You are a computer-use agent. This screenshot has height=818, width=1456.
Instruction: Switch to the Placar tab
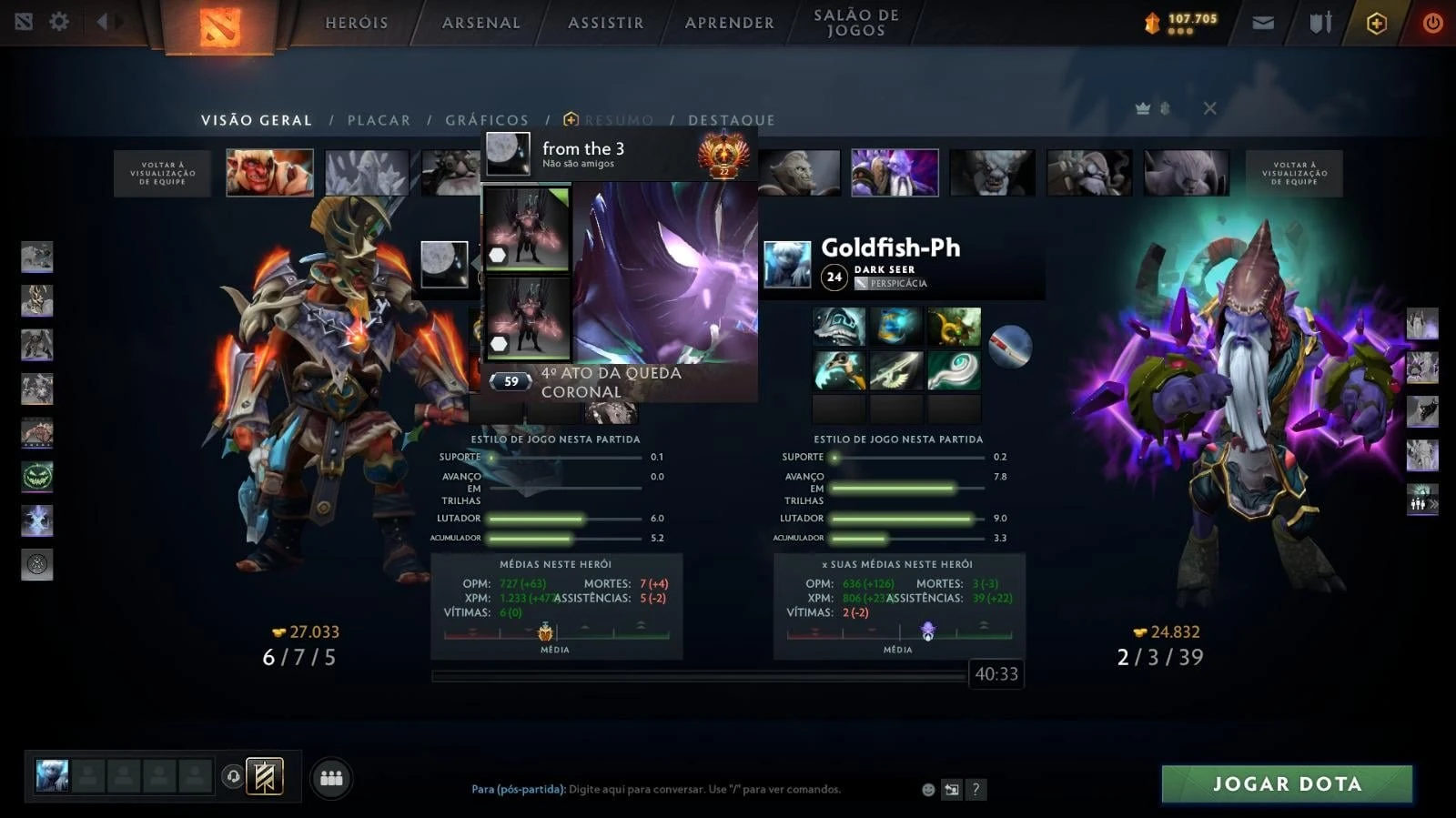379,120
